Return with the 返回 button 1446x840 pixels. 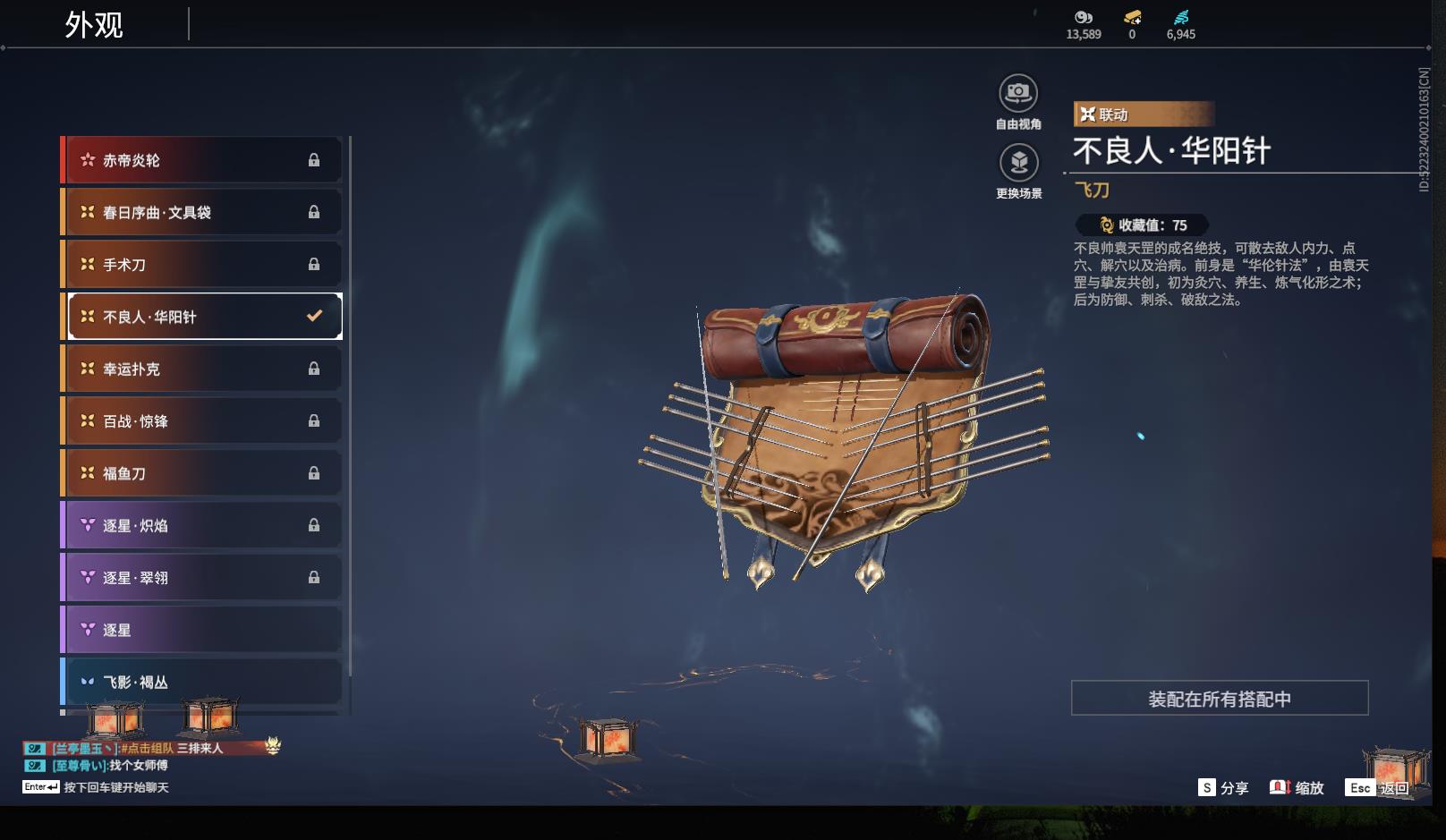1379,788
